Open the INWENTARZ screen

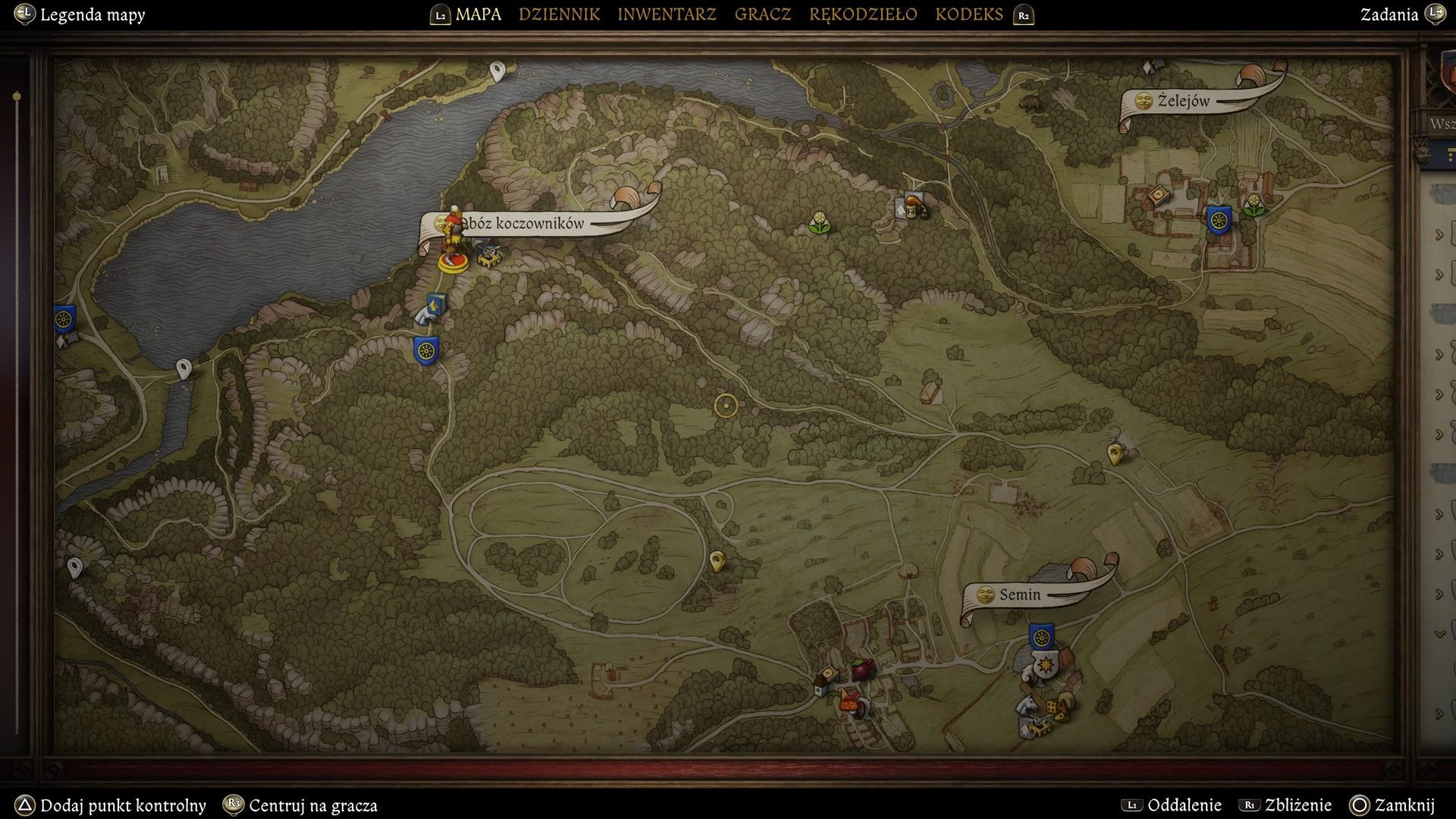point(666,14)
